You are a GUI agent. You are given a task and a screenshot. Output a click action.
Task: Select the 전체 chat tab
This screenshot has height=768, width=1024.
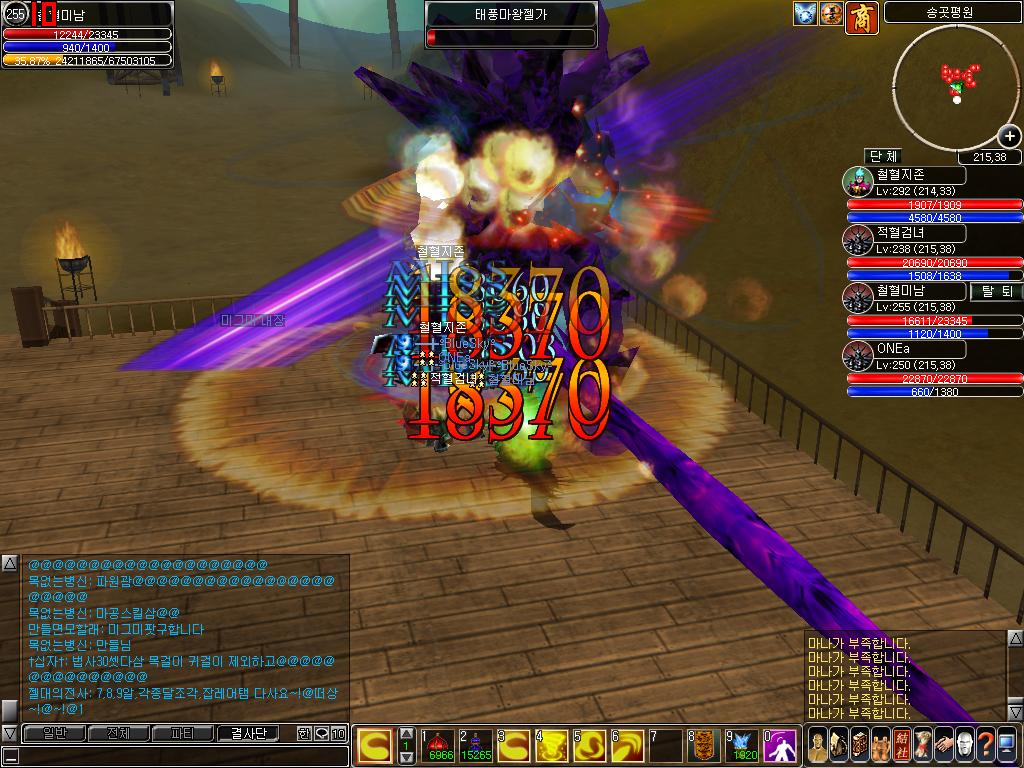[x=118, y=733]
